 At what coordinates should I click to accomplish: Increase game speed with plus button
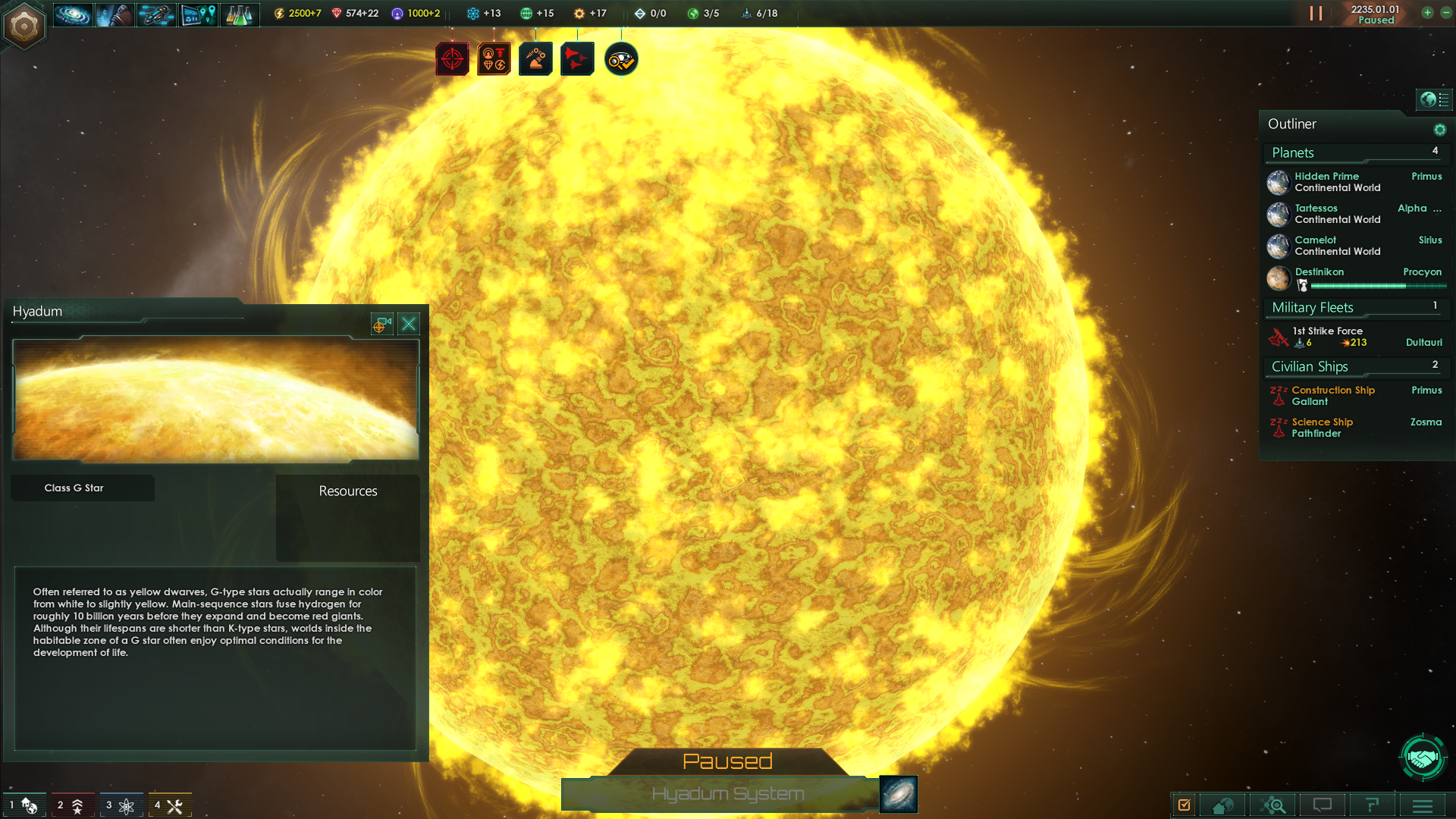click(1427, 13)
